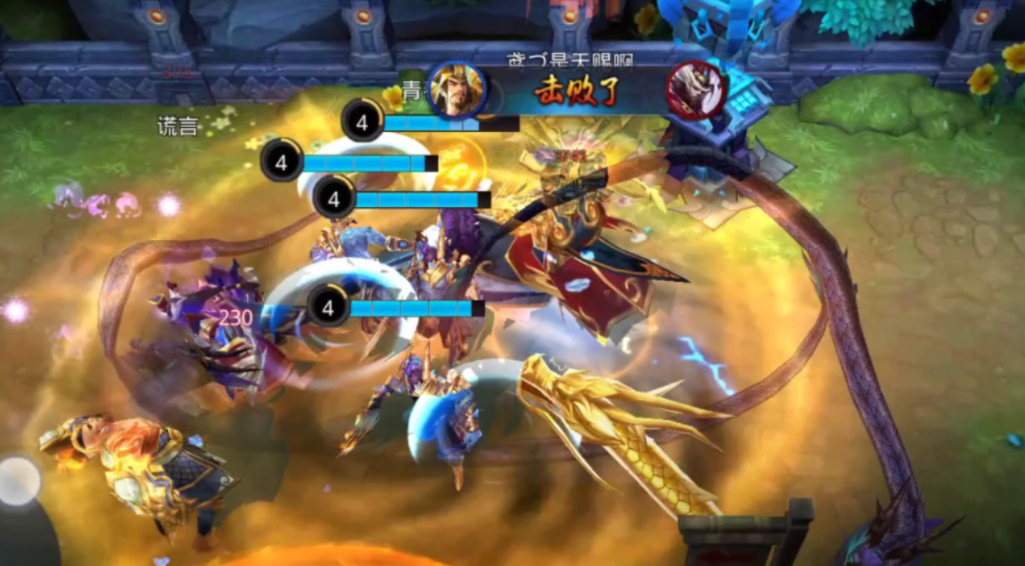Viewport: 1025px width, 566px height.
Task: Click the killer's hero portrait in kill banner
Action: pyautogui.click(x=457, y=90)
